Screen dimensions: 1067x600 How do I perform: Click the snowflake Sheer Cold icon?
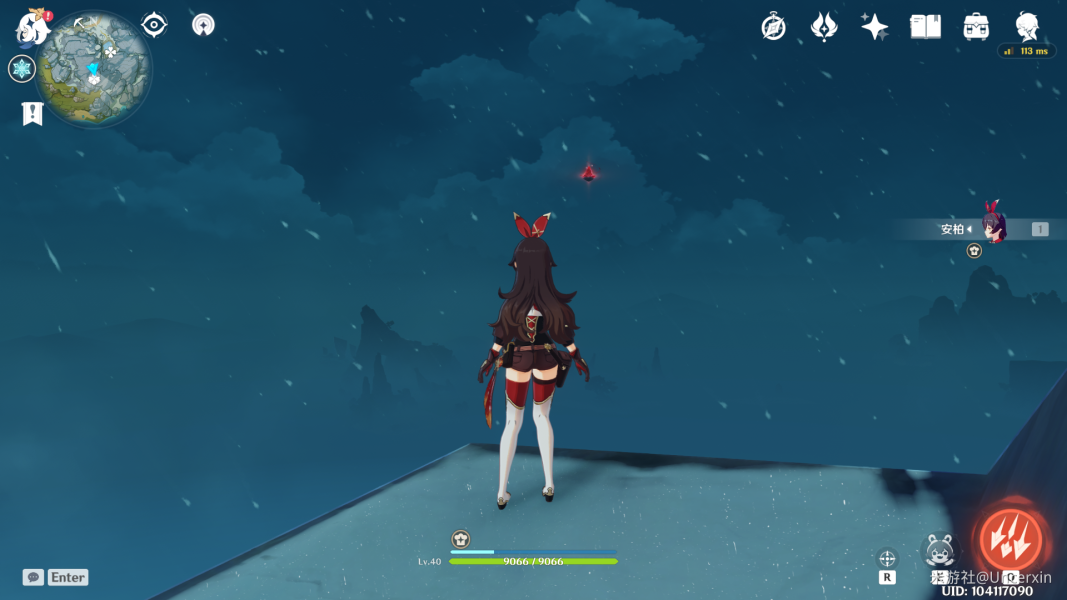[22, 69]
